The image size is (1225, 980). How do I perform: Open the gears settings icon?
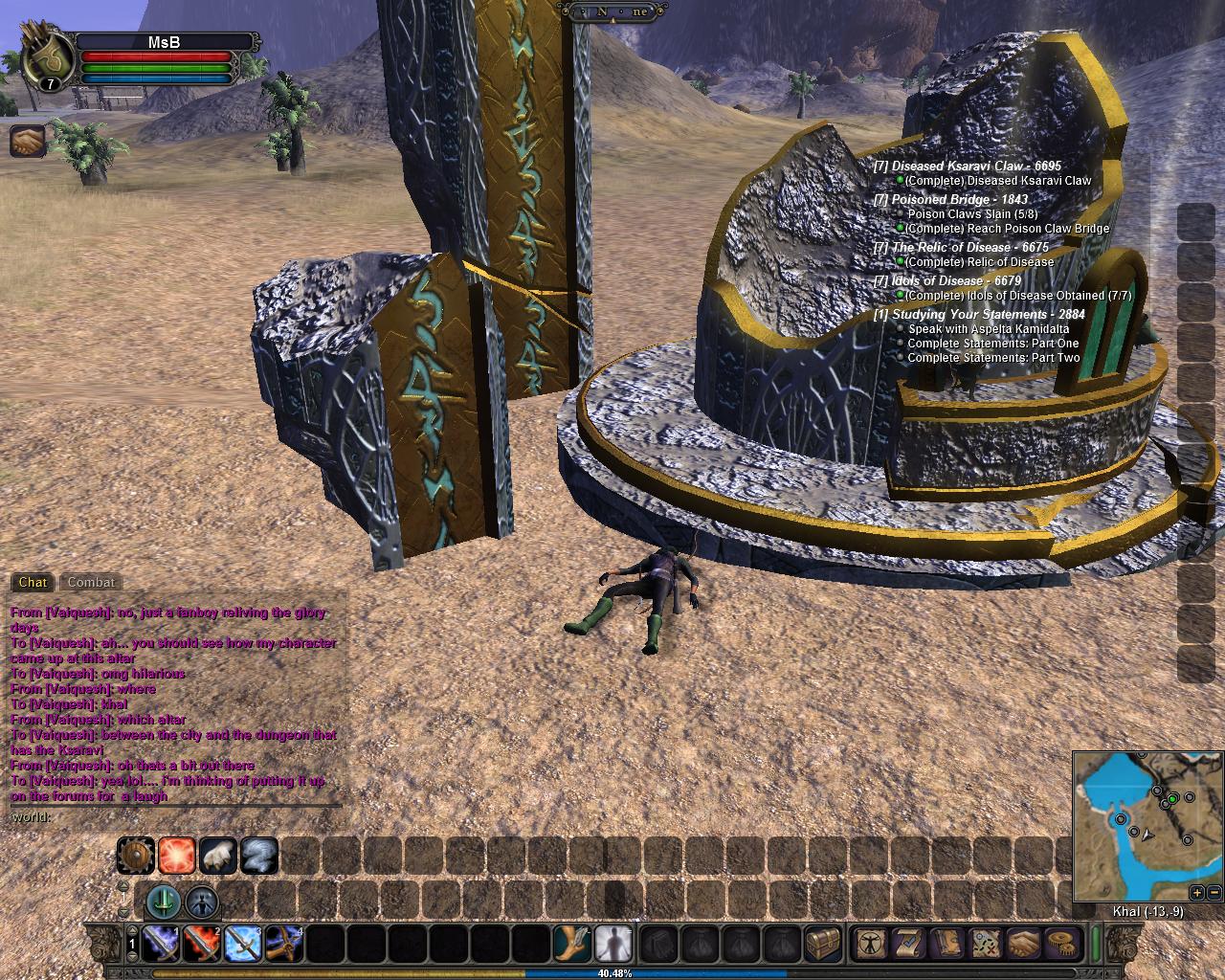tap(1059, 944)
